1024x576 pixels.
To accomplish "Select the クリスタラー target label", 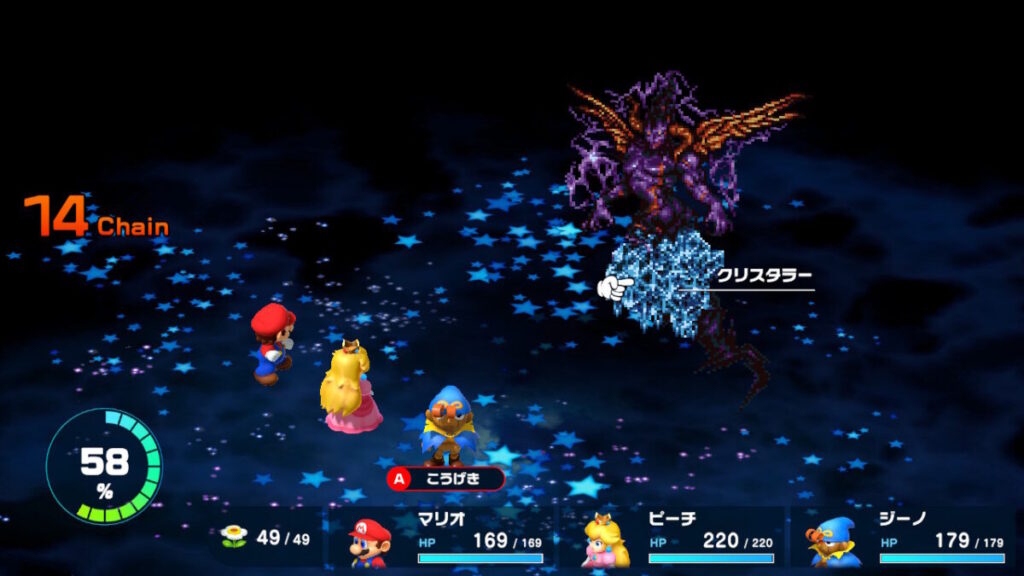I will click(x=762, y=276).
